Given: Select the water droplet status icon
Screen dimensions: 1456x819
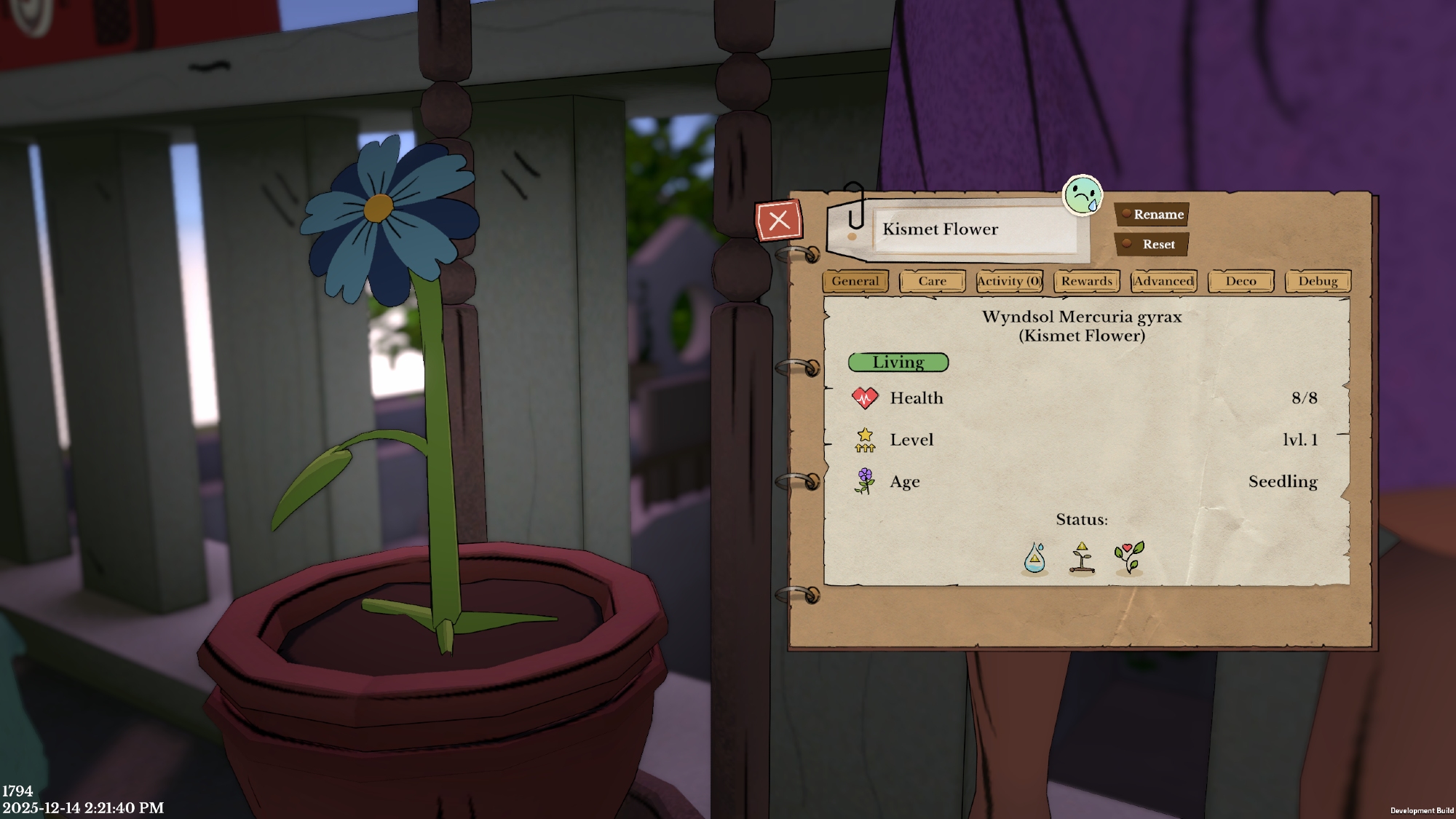Looking at the screenshot, I should [1034, 558].
